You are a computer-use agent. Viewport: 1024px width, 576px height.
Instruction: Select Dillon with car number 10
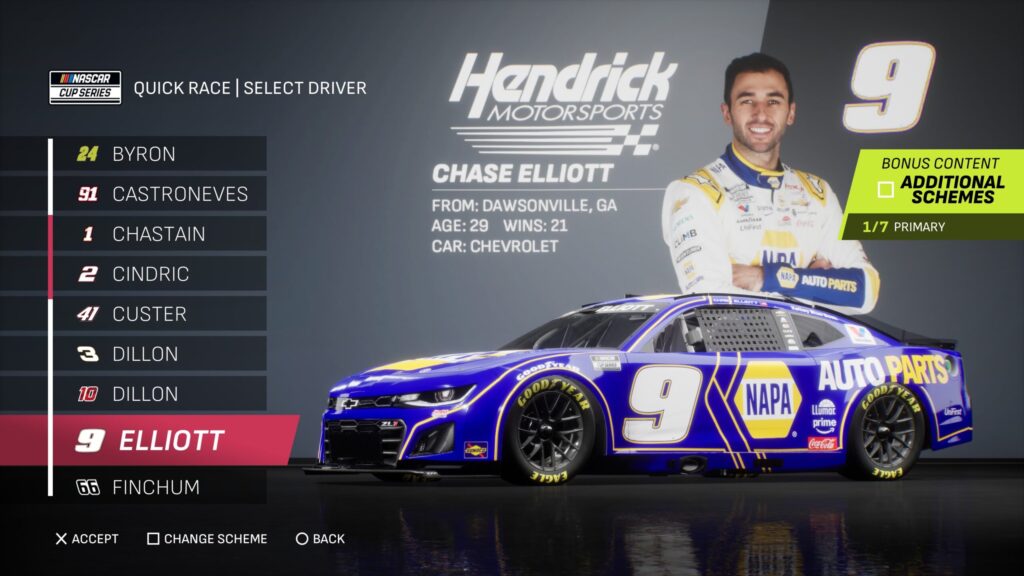pos(158,394)
